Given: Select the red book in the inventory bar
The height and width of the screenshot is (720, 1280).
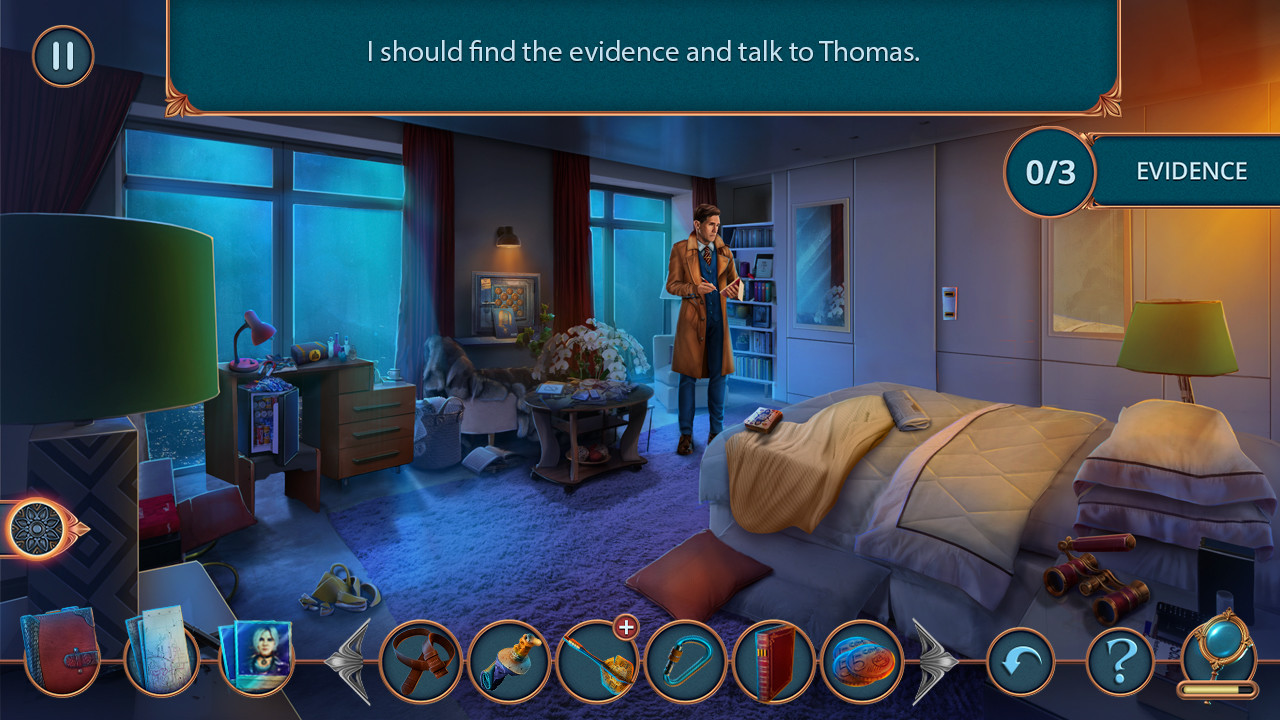Looking at the screenshot, I should 774,662.
